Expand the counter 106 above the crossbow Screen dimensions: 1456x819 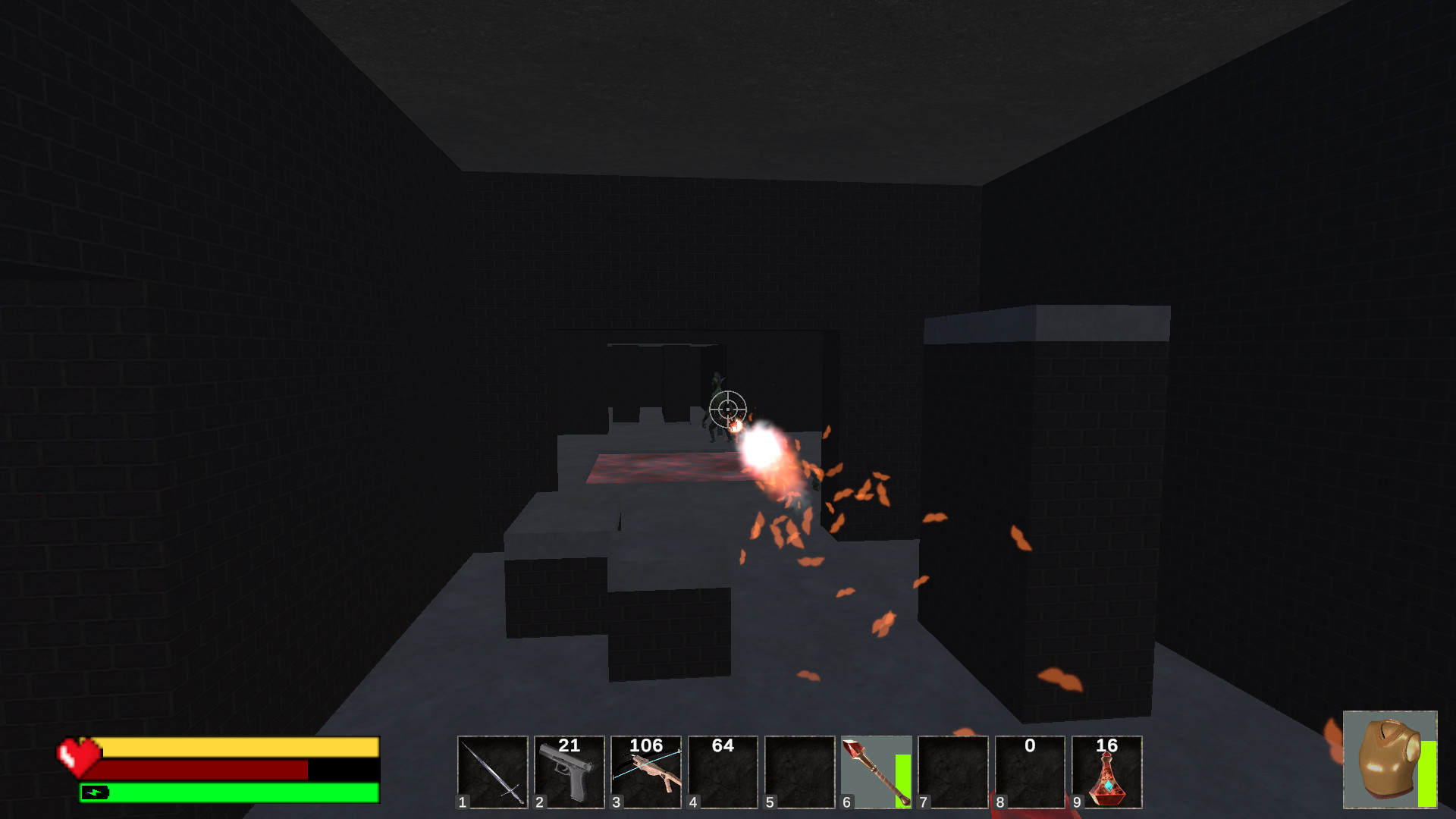645,745
